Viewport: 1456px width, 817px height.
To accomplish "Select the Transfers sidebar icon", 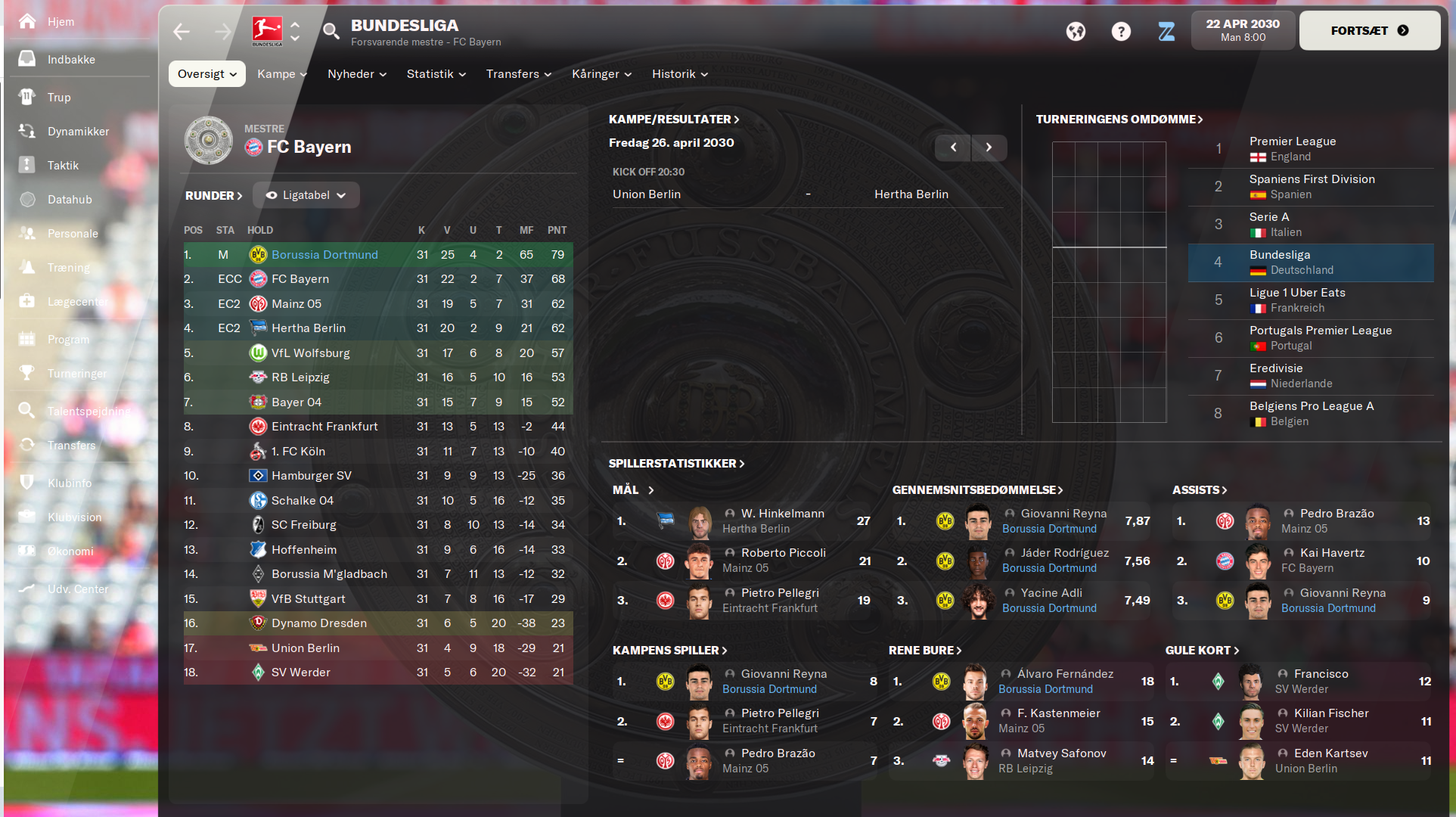I will click(26, 445).
